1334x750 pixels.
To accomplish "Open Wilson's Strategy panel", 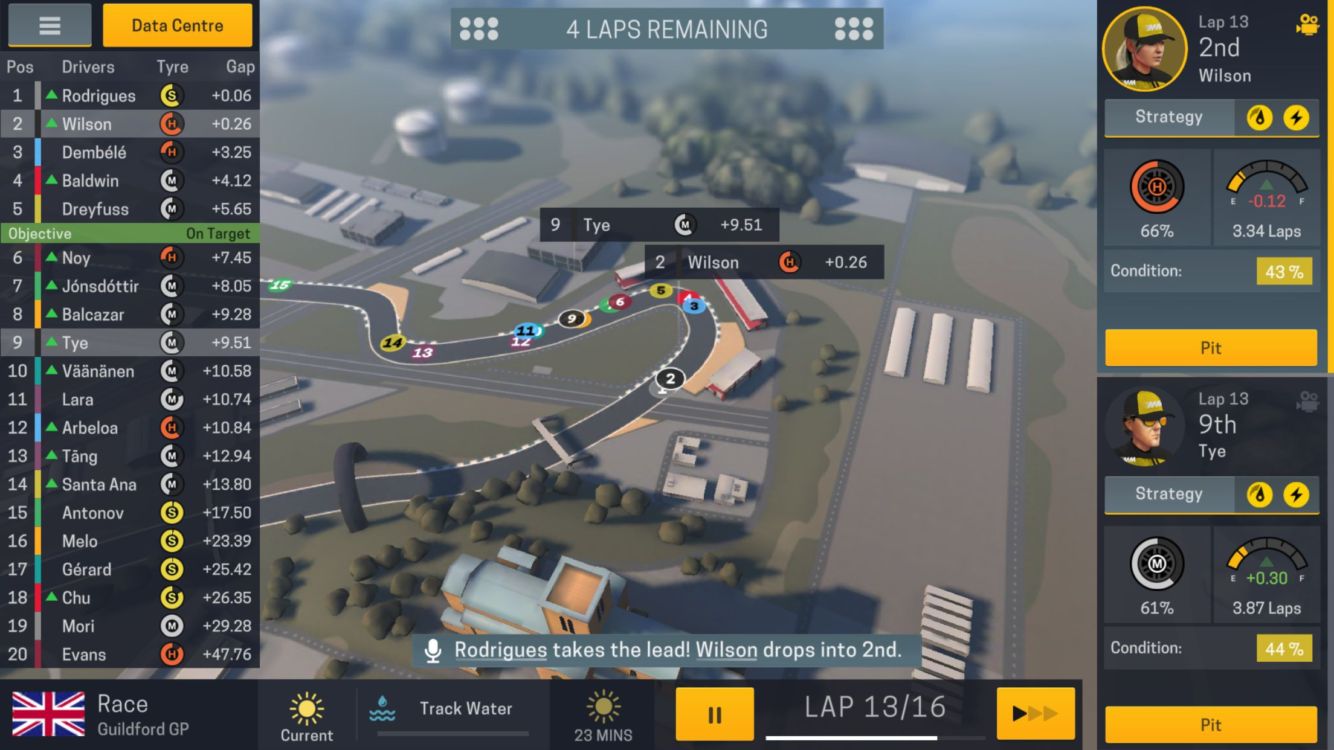I will tap(1168, 117).
